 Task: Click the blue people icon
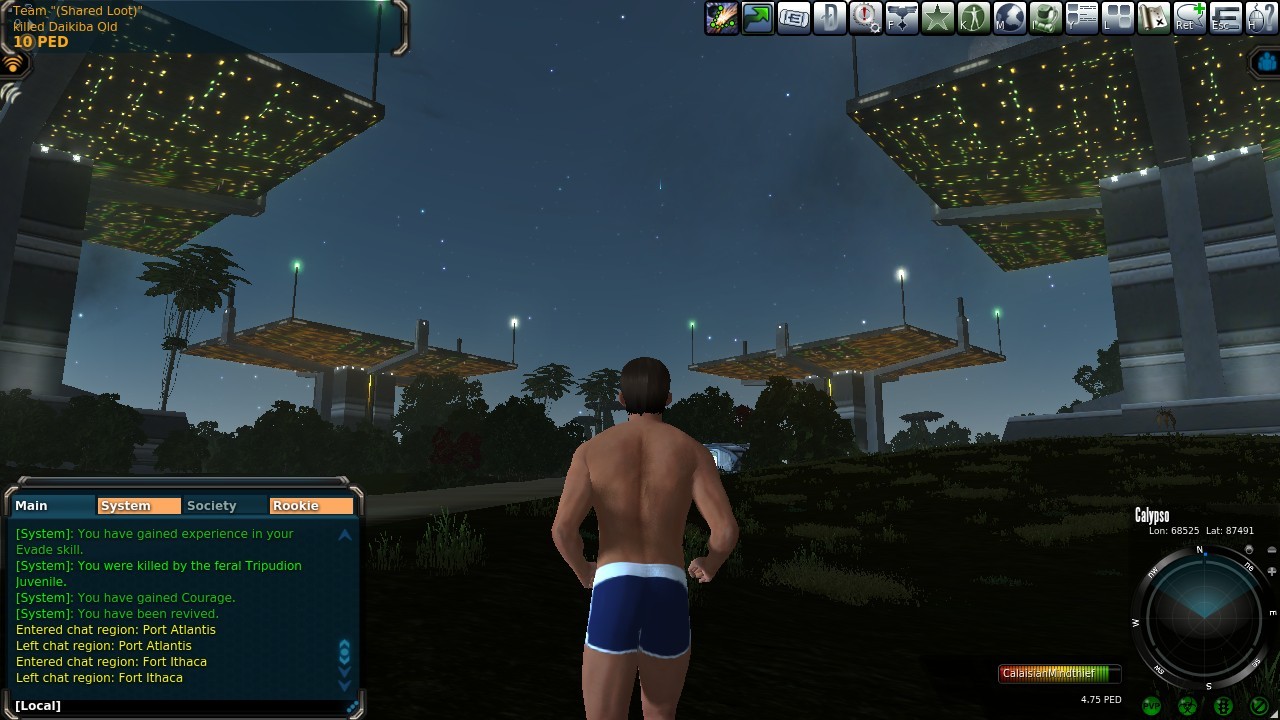tap(1267, 62)
